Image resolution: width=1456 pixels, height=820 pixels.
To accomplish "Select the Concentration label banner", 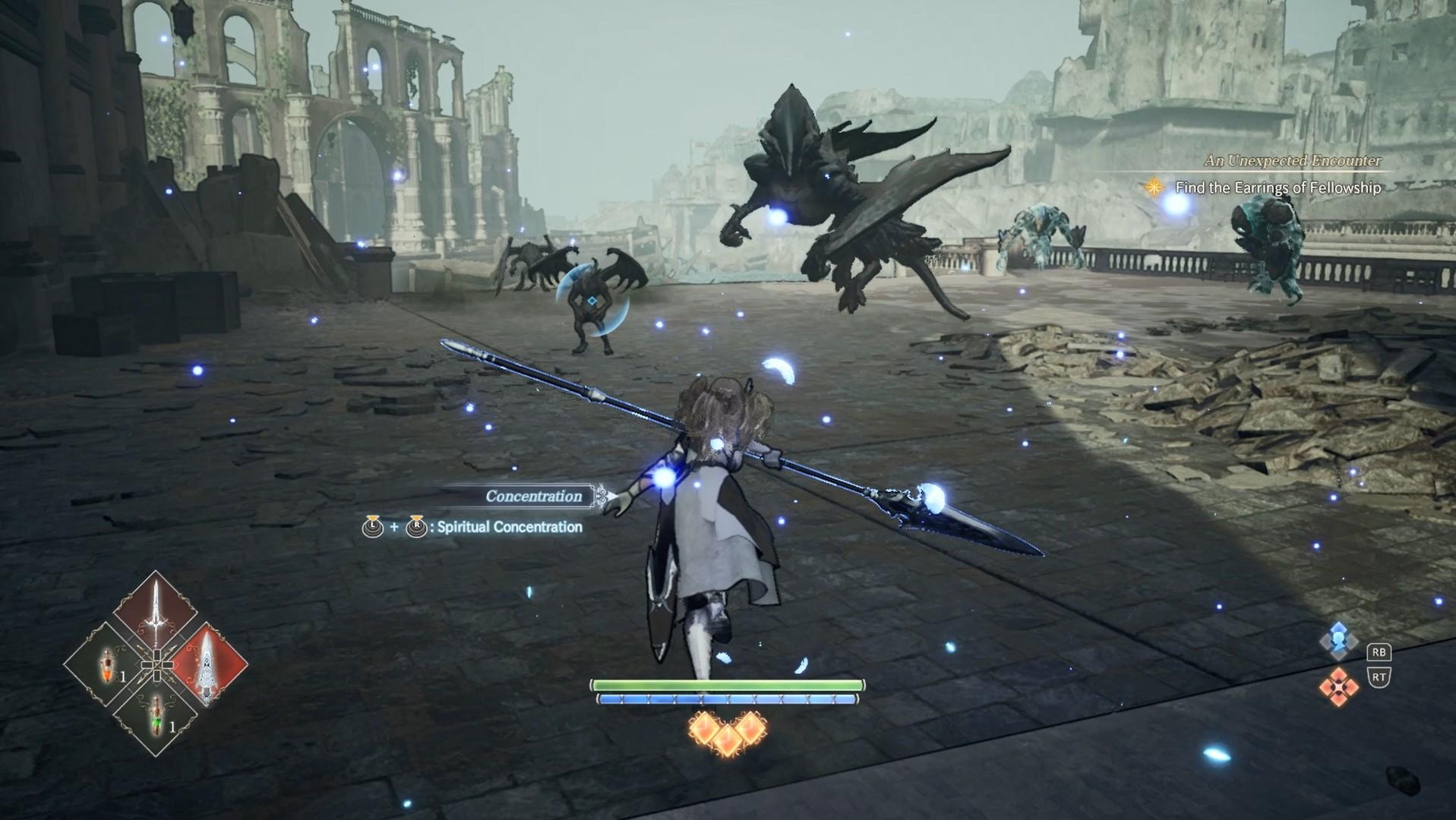I will click(x=533, y=496).
